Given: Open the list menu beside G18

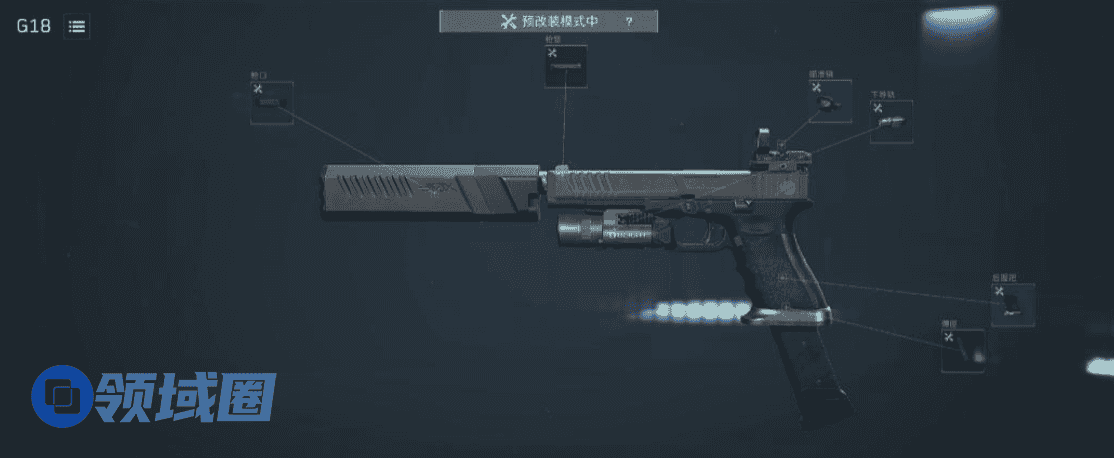Looking at the screenshot, I should pyautogui.click(x=76, y=27).
